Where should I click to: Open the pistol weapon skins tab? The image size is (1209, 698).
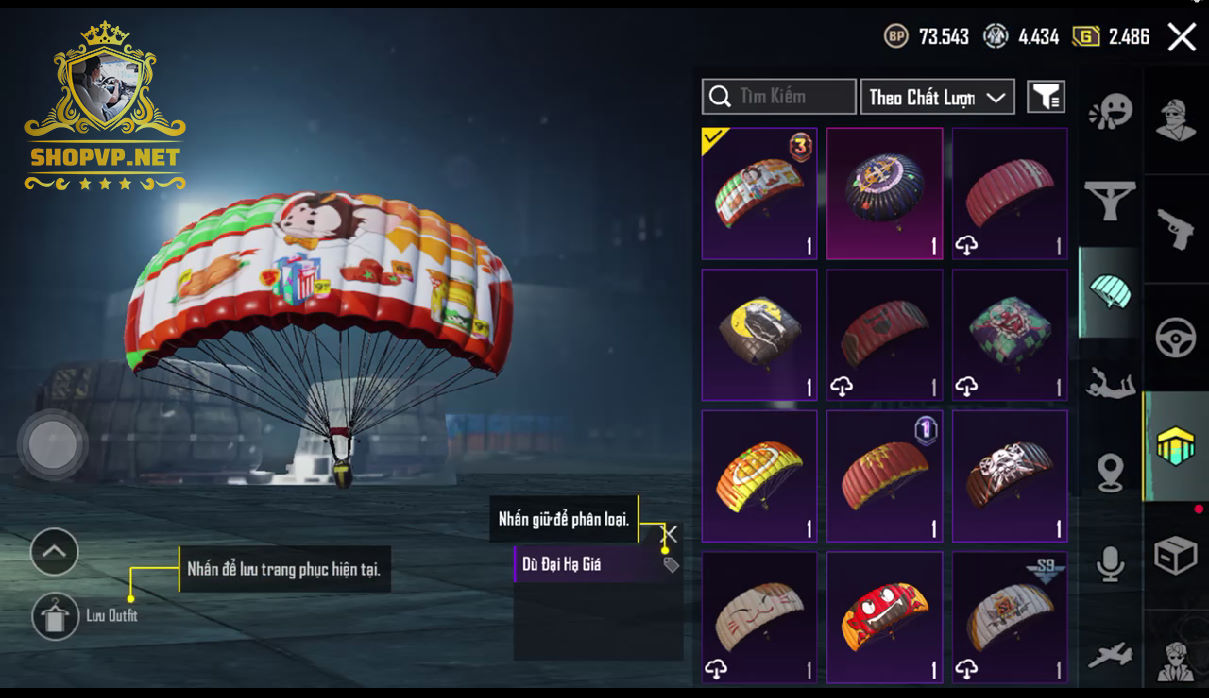(1176, 229)
